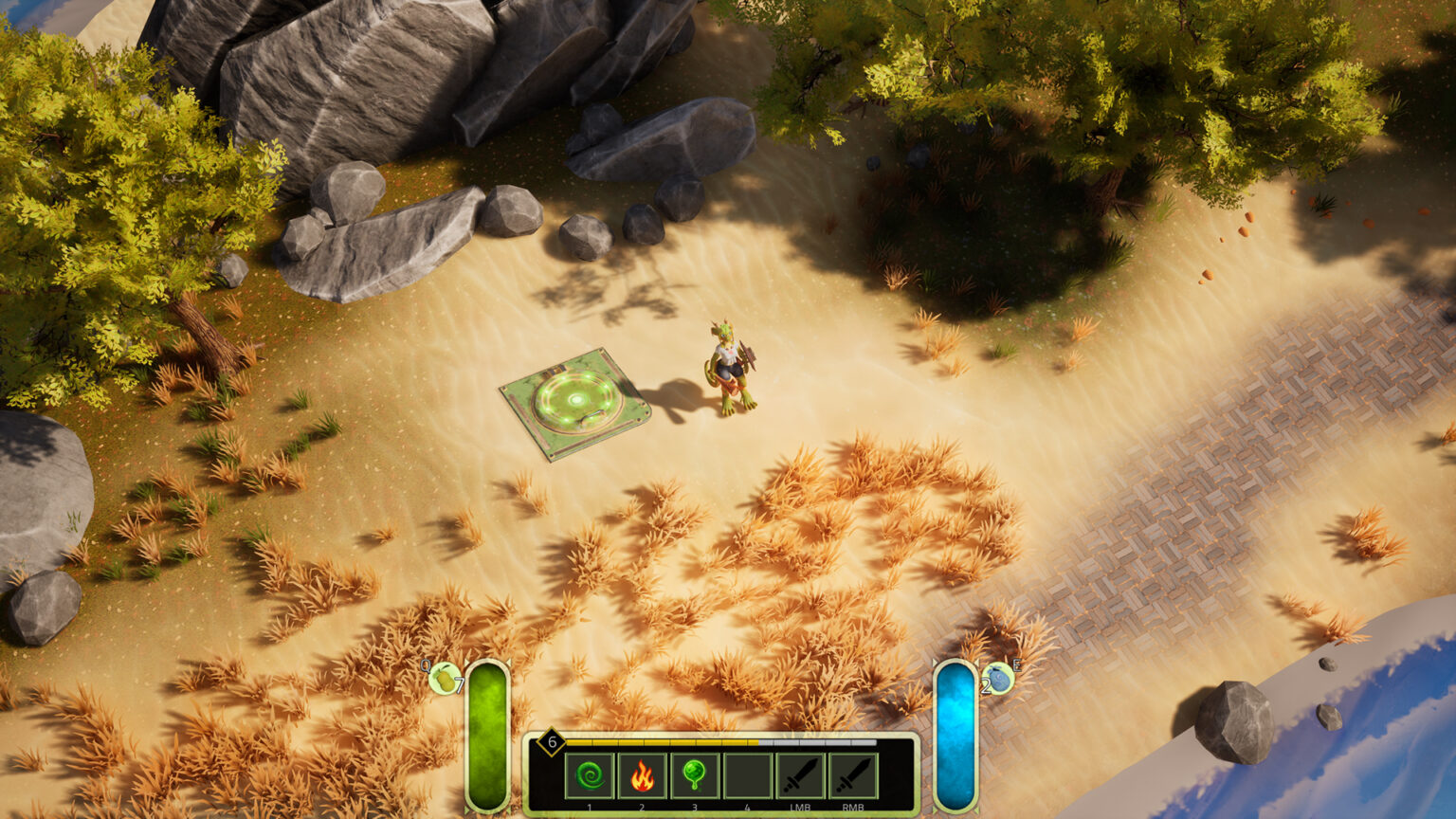The height and width of the screenshot is (819, 1456).
Task: Activate the green spiral ability
Action: 590,776
